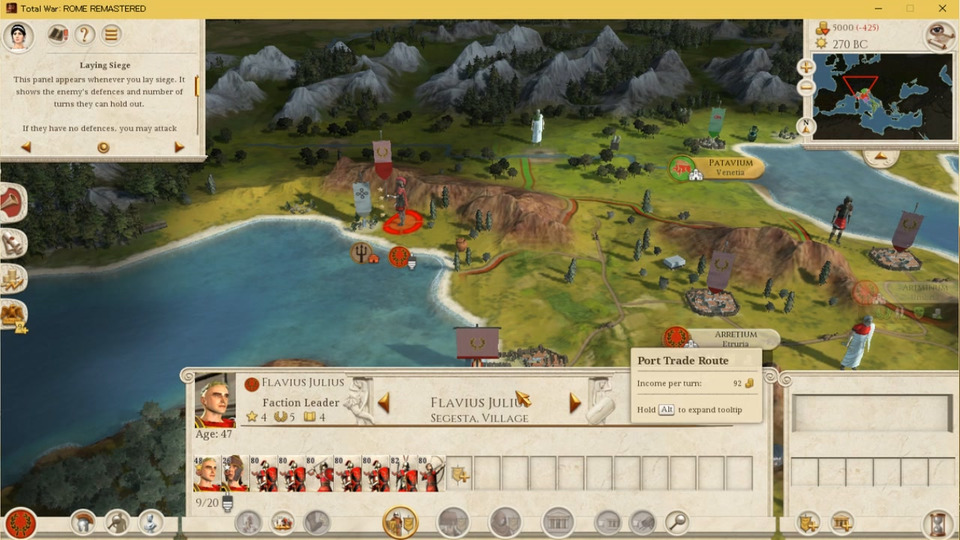Go to the previous advisor message arrow
This screenshot has height=540, width=960.
26,147
